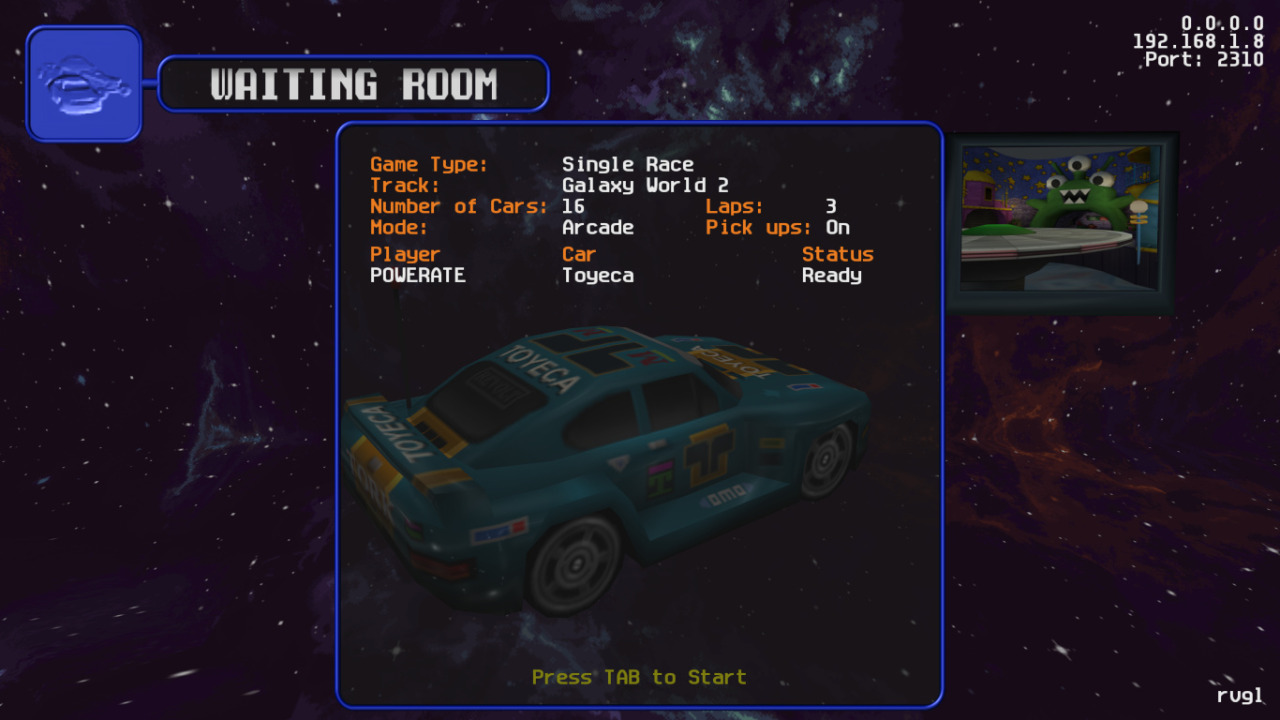The image size is (1280, 720).
Task: Select the POWERATE player row
Action: click(418, 275)
